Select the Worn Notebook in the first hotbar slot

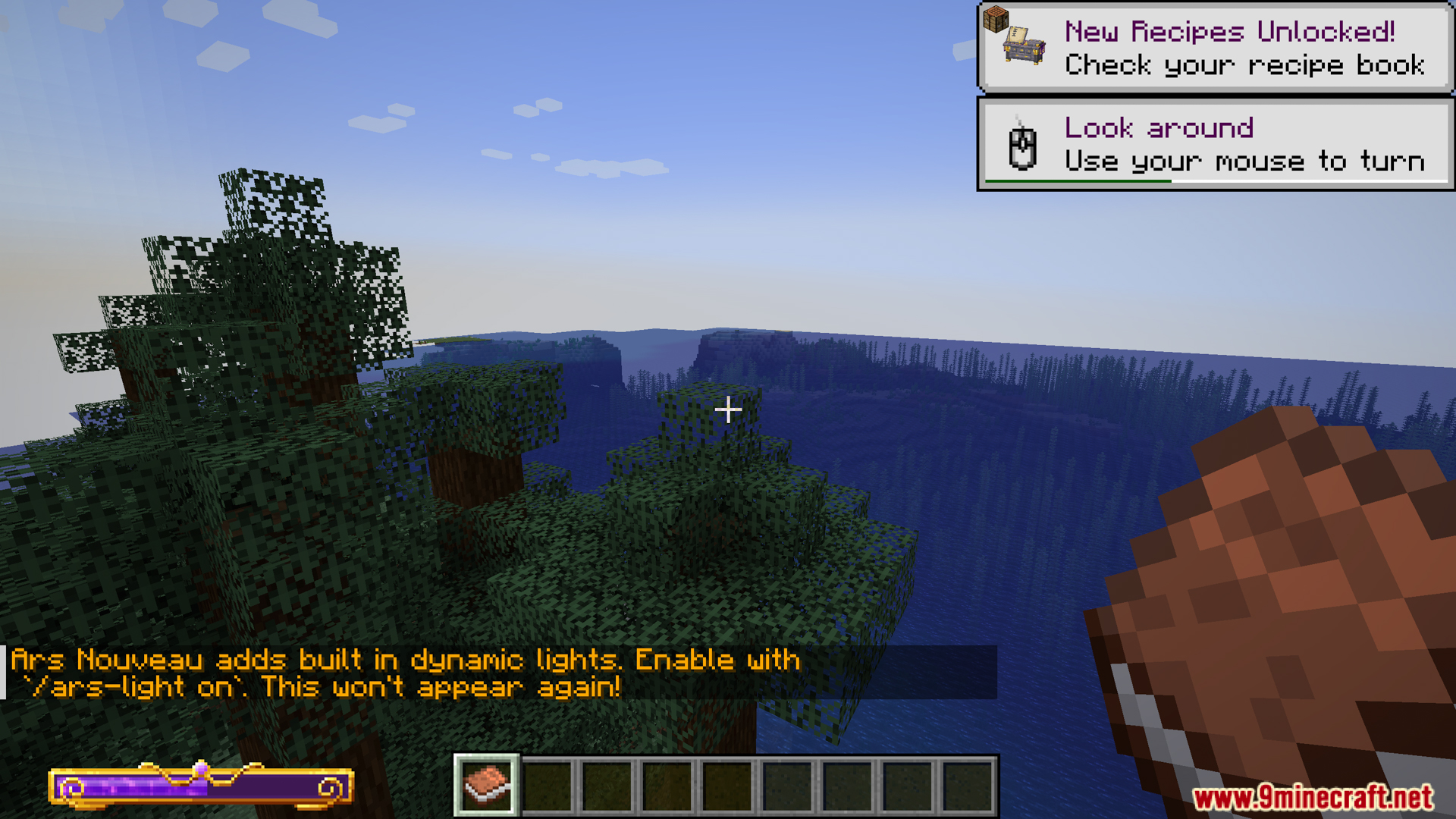(x=486, y=787)
